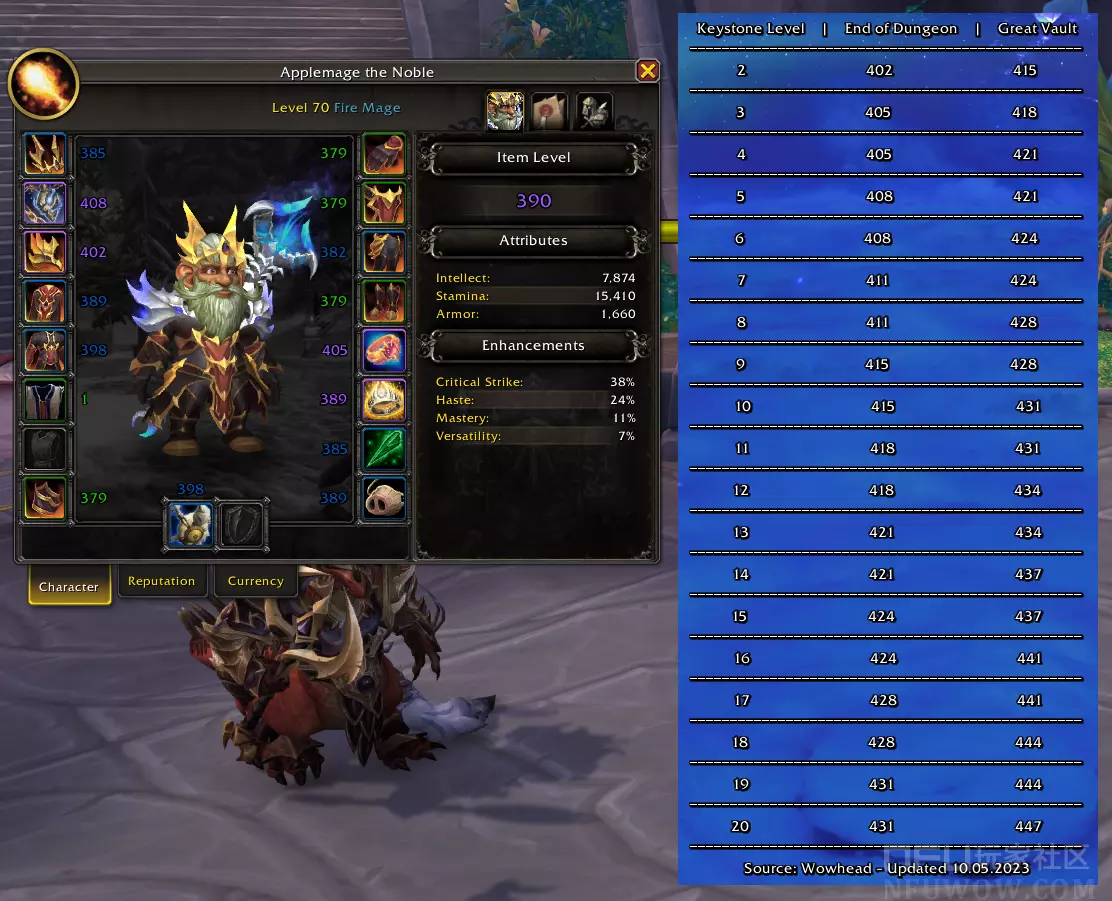Viewport: 1112px width, 901px height.
Task: Choose the tabard slot with blue-white shirt
Action: tap(45, 399)
